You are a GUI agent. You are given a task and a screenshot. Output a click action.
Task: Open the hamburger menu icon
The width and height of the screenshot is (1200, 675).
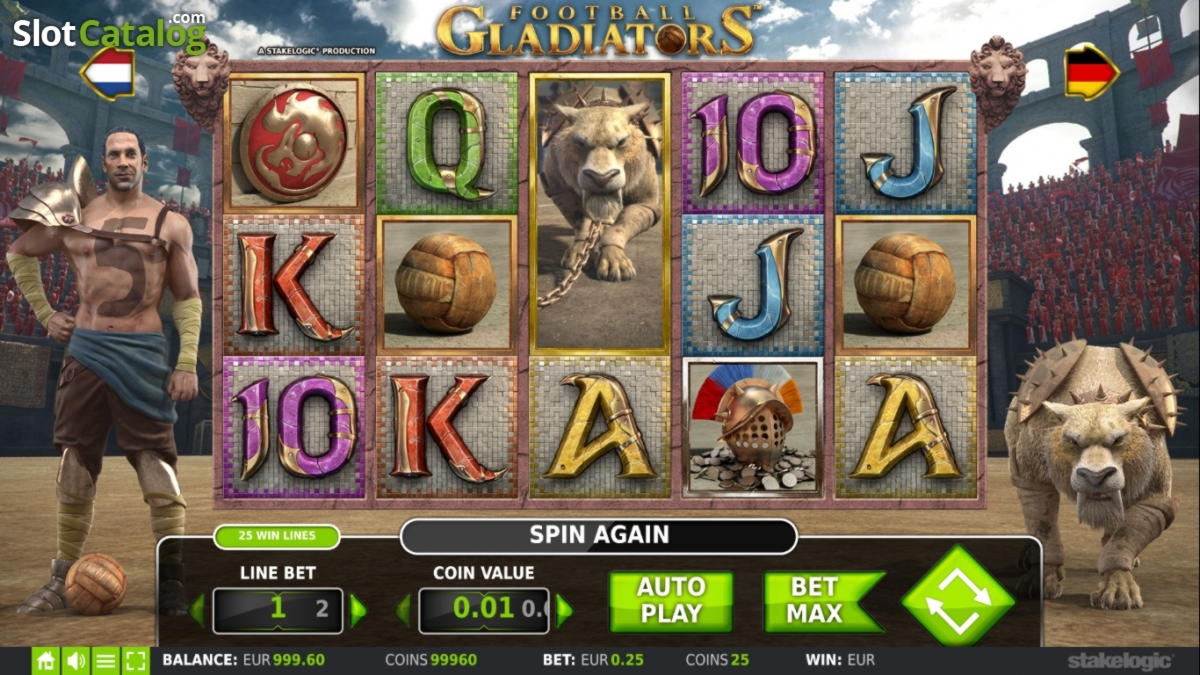click(x=105, y=661)
